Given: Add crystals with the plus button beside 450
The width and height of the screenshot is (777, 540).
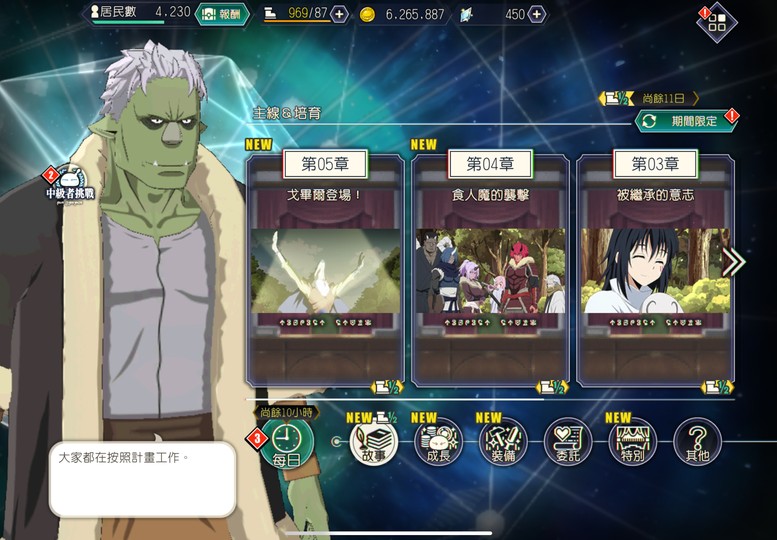Looking at the screenshot, I should [x=537, y=14].
